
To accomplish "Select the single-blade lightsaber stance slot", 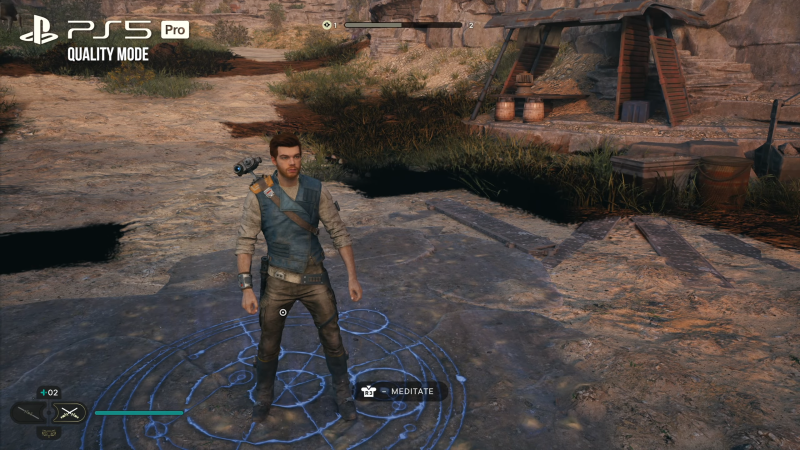I will point(28,412).
